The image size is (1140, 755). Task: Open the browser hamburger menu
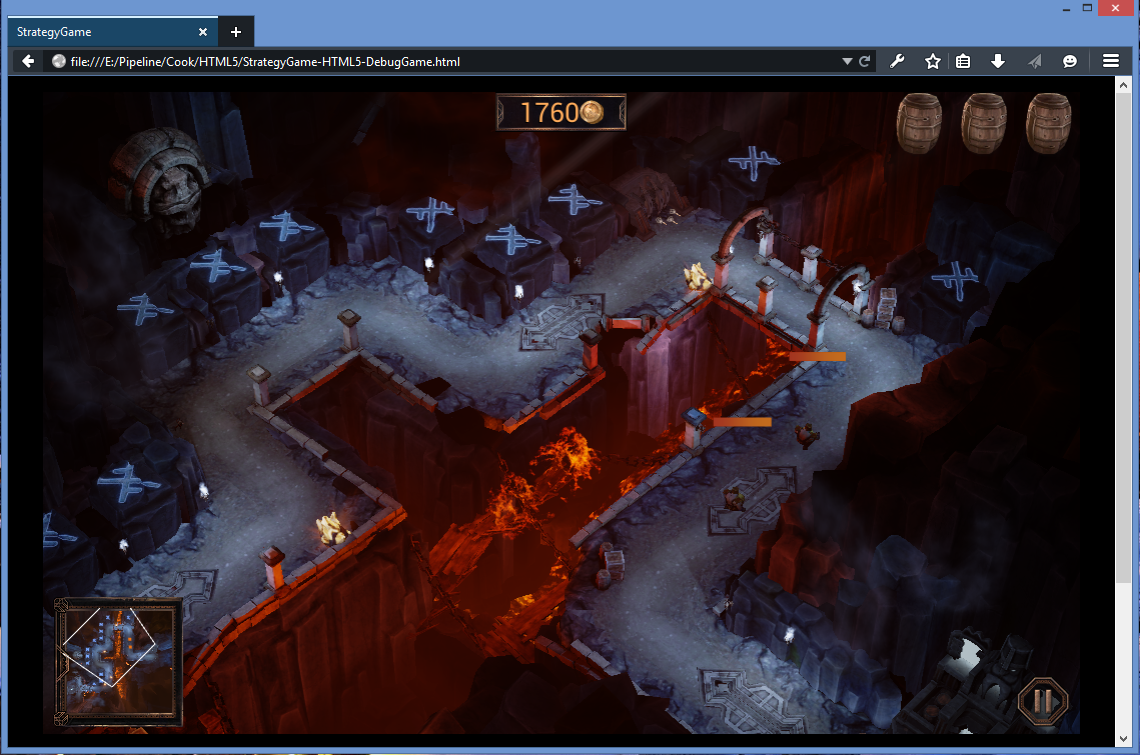[x=1110, y=61]
